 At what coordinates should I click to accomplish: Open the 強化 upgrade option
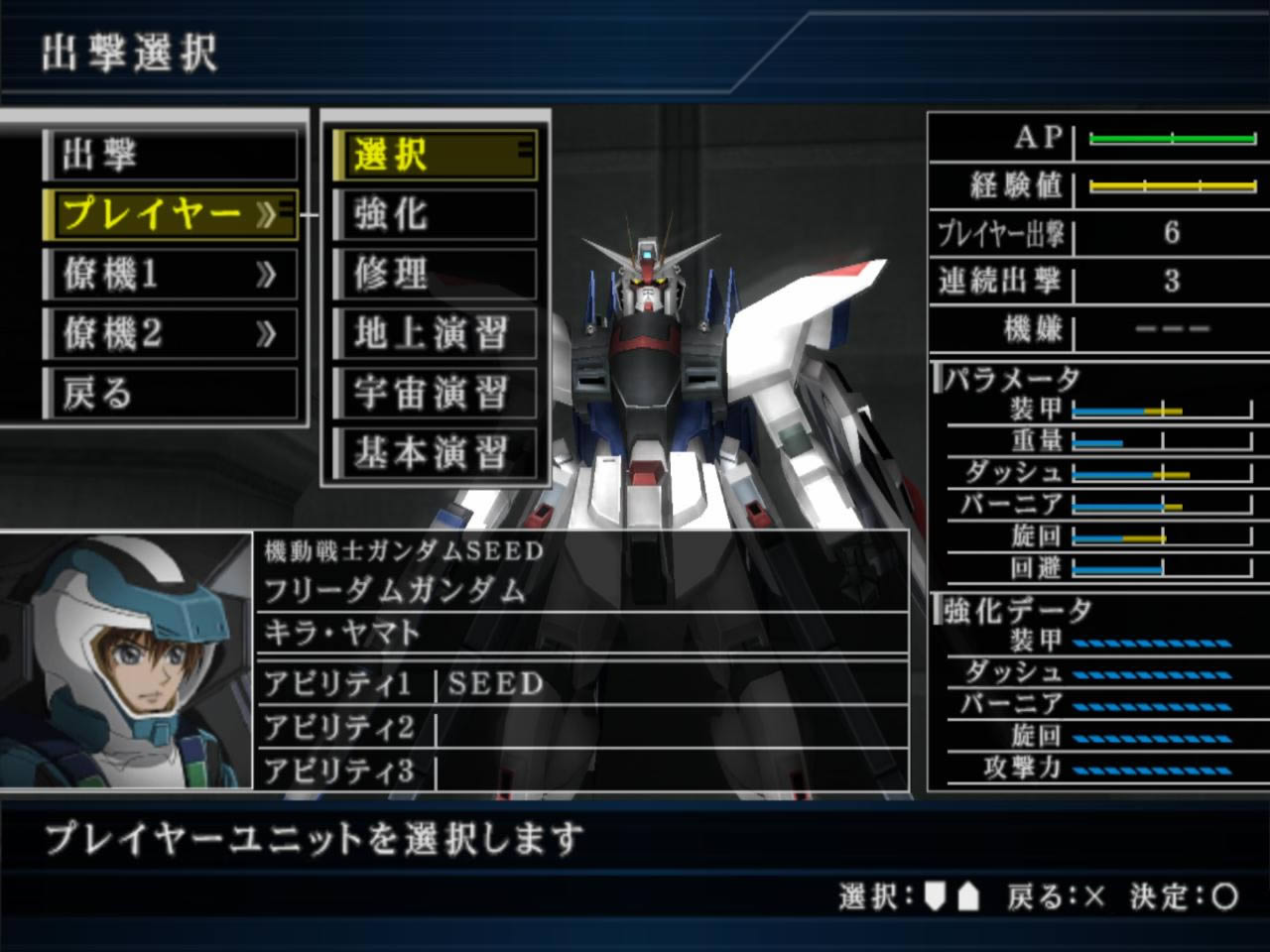[x=434, y=214]
